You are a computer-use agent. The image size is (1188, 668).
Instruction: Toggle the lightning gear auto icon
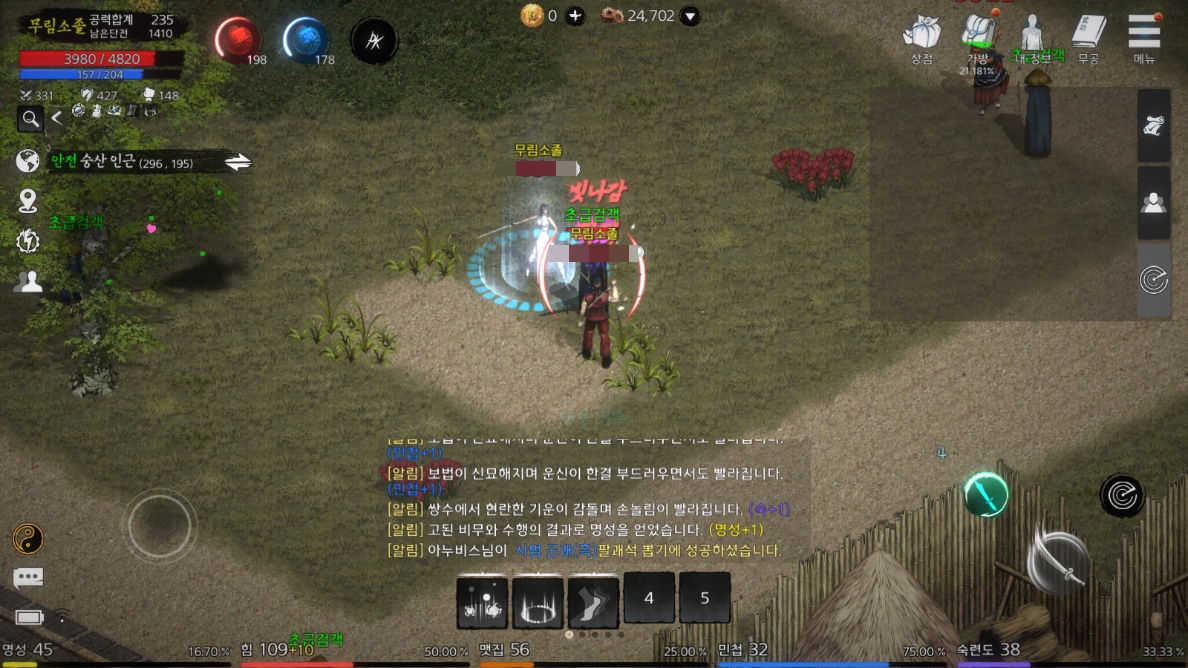[x=28, y=241]
